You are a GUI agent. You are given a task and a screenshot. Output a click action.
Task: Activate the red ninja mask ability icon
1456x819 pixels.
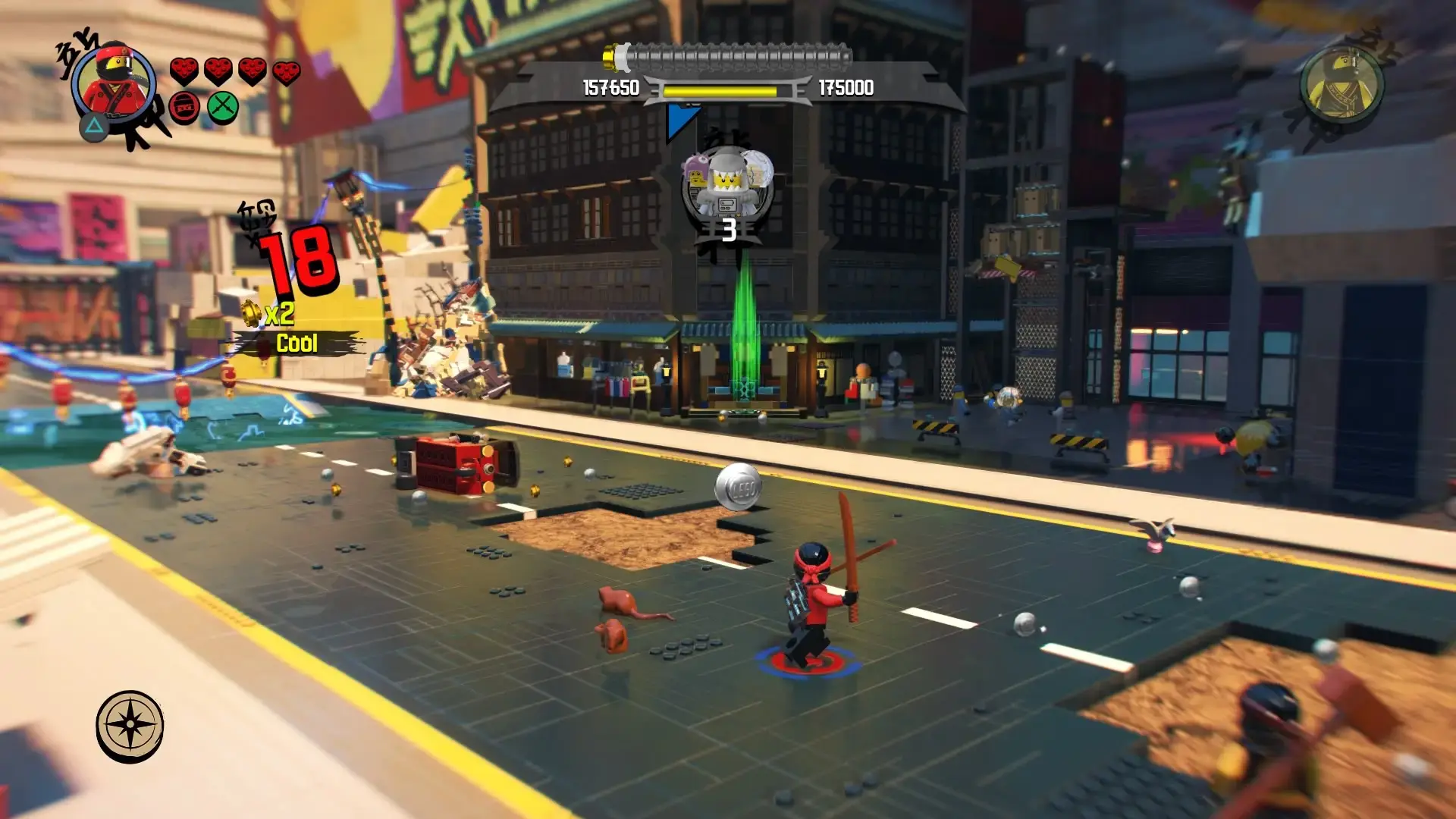click(x=184, y=108)
